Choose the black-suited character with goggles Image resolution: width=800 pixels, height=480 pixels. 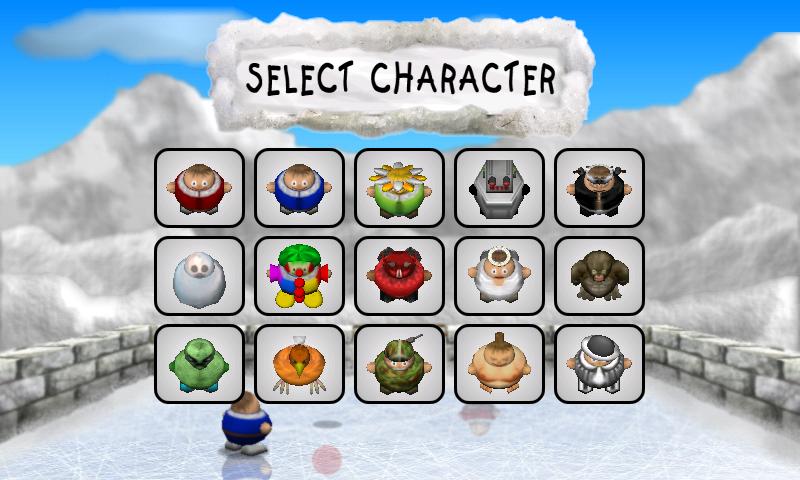tap(599, 188)
